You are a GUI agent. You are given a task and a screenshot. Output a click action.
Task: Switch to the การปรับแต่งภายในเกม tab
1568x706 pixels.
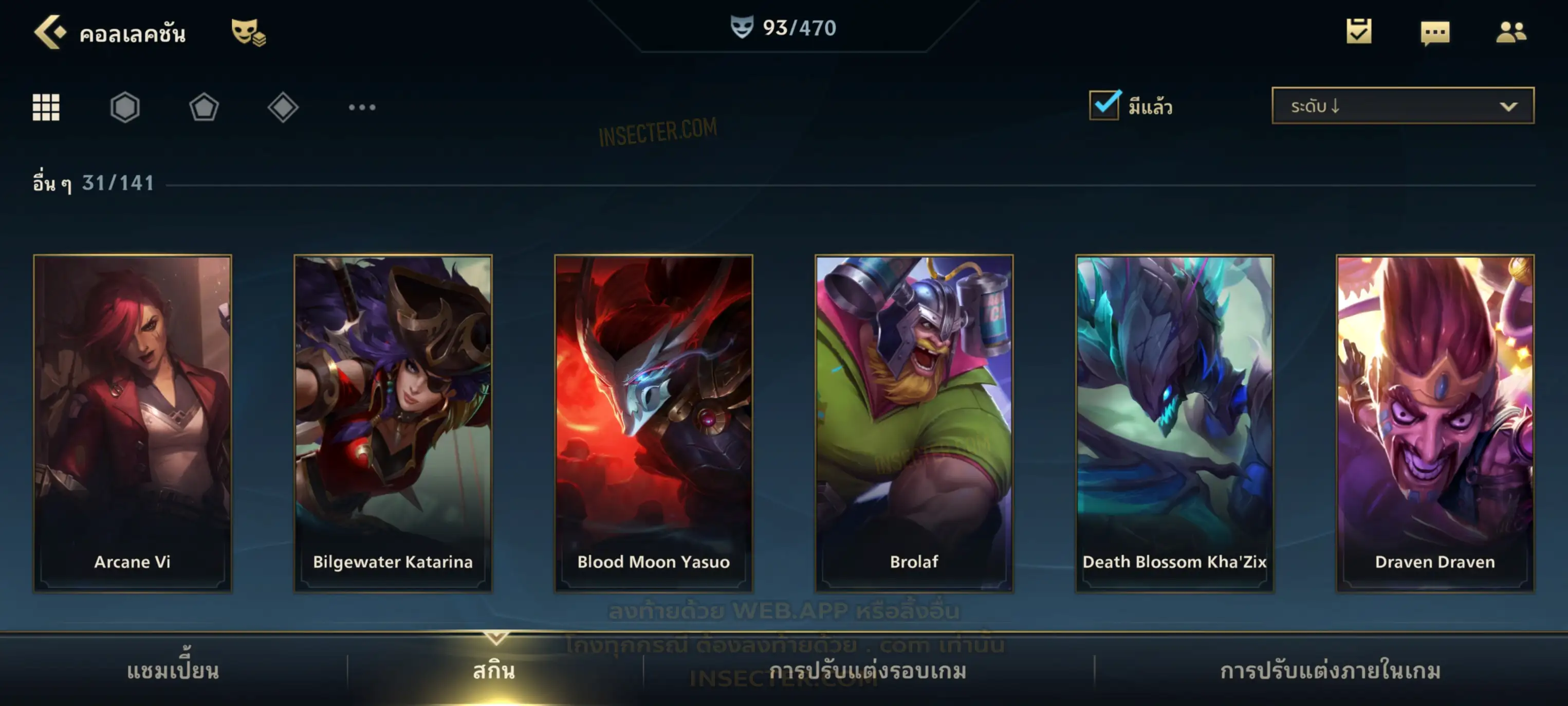pos(1331,670)
